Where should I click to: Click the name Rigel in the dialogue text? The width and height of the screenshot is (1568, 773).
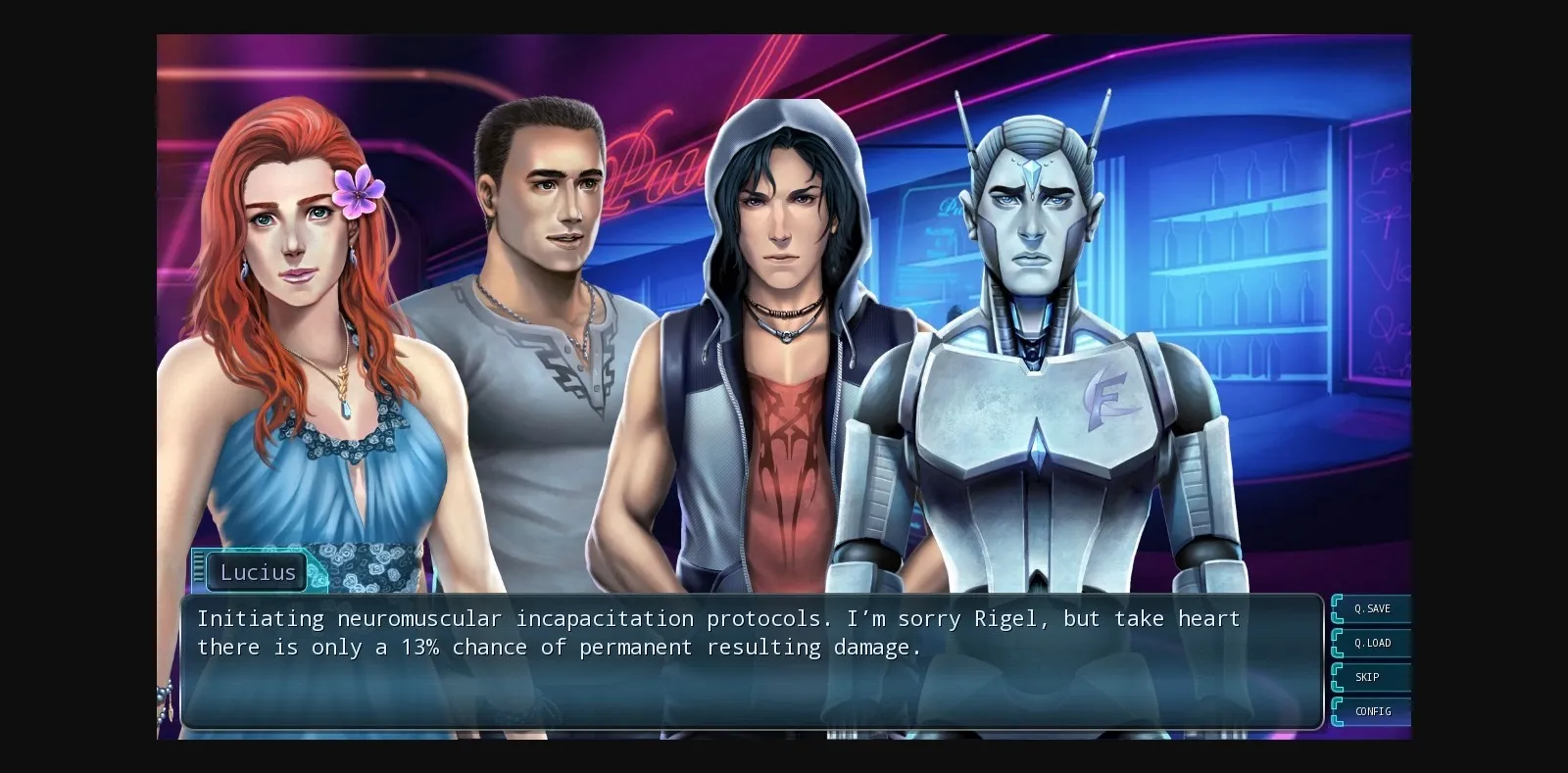coord(1011,618)
